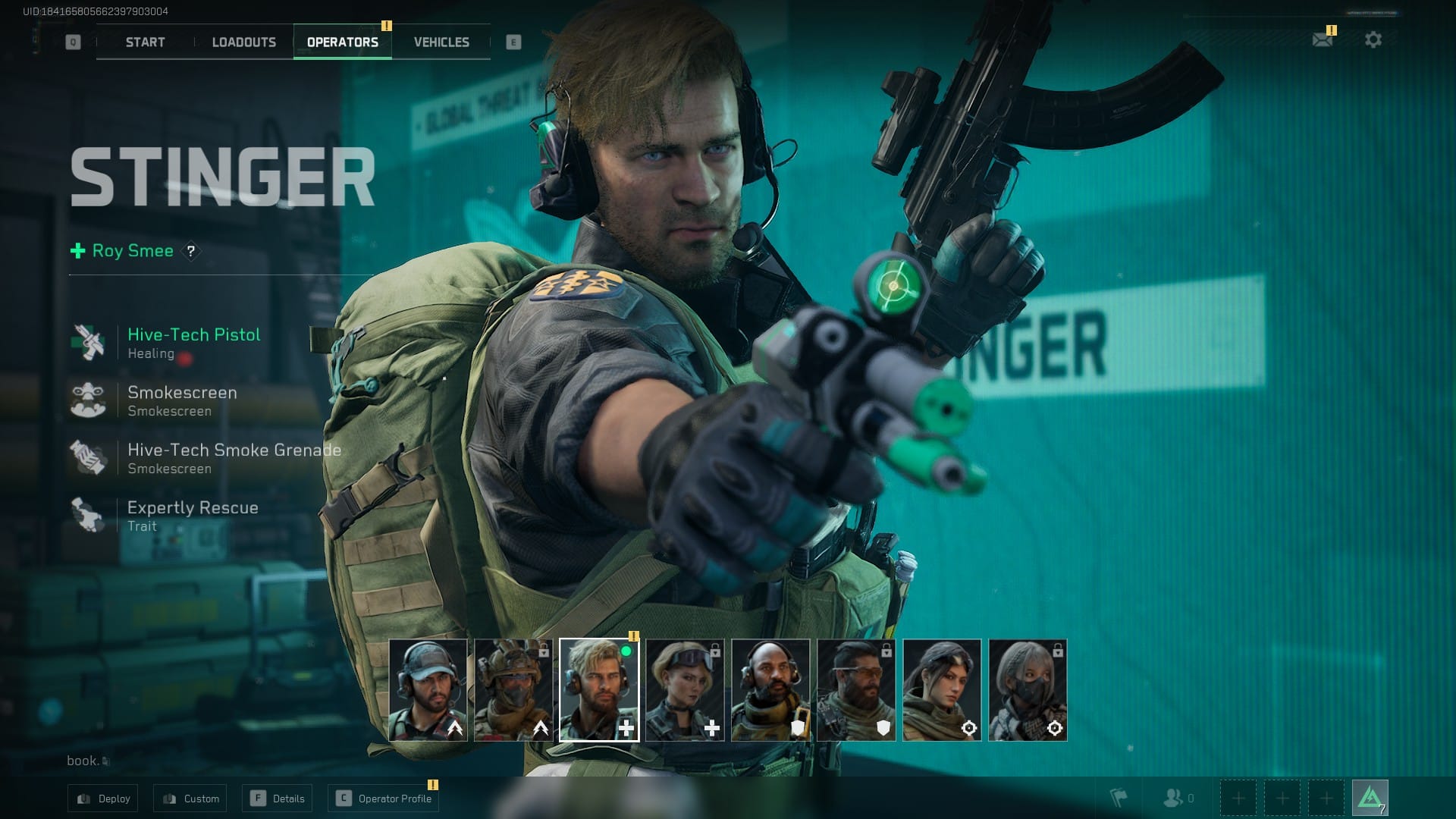
Task: Click the Deploy button
Action: (x=103, y=799)
